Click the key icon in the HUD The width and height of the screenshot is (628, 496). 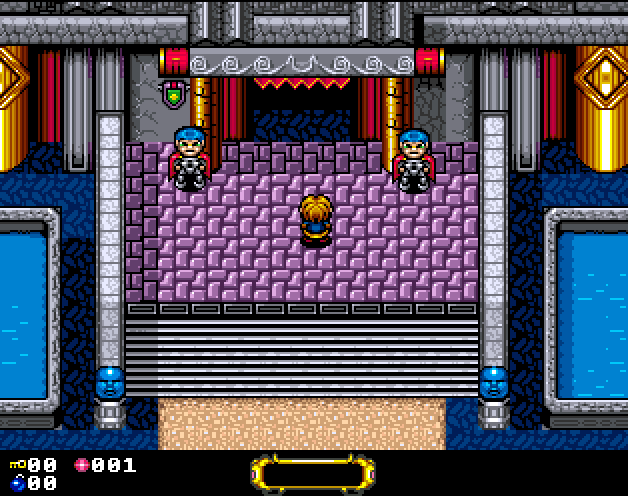17,465
